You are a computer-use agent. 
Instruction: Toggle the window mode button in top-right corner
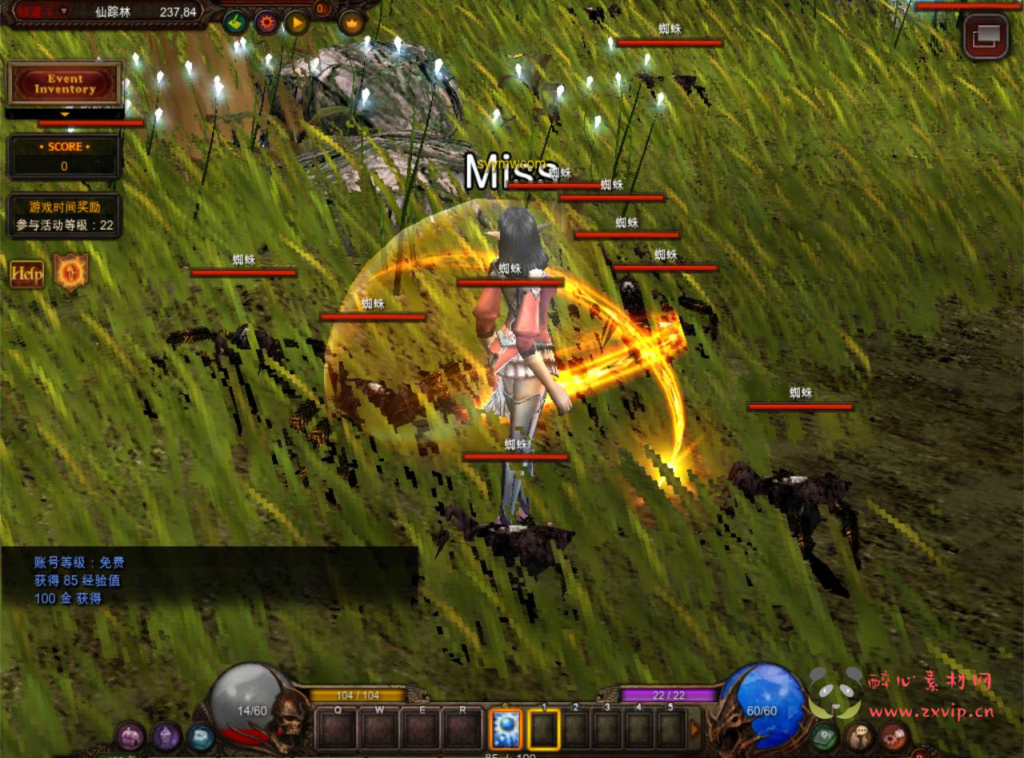pos(985,37)
